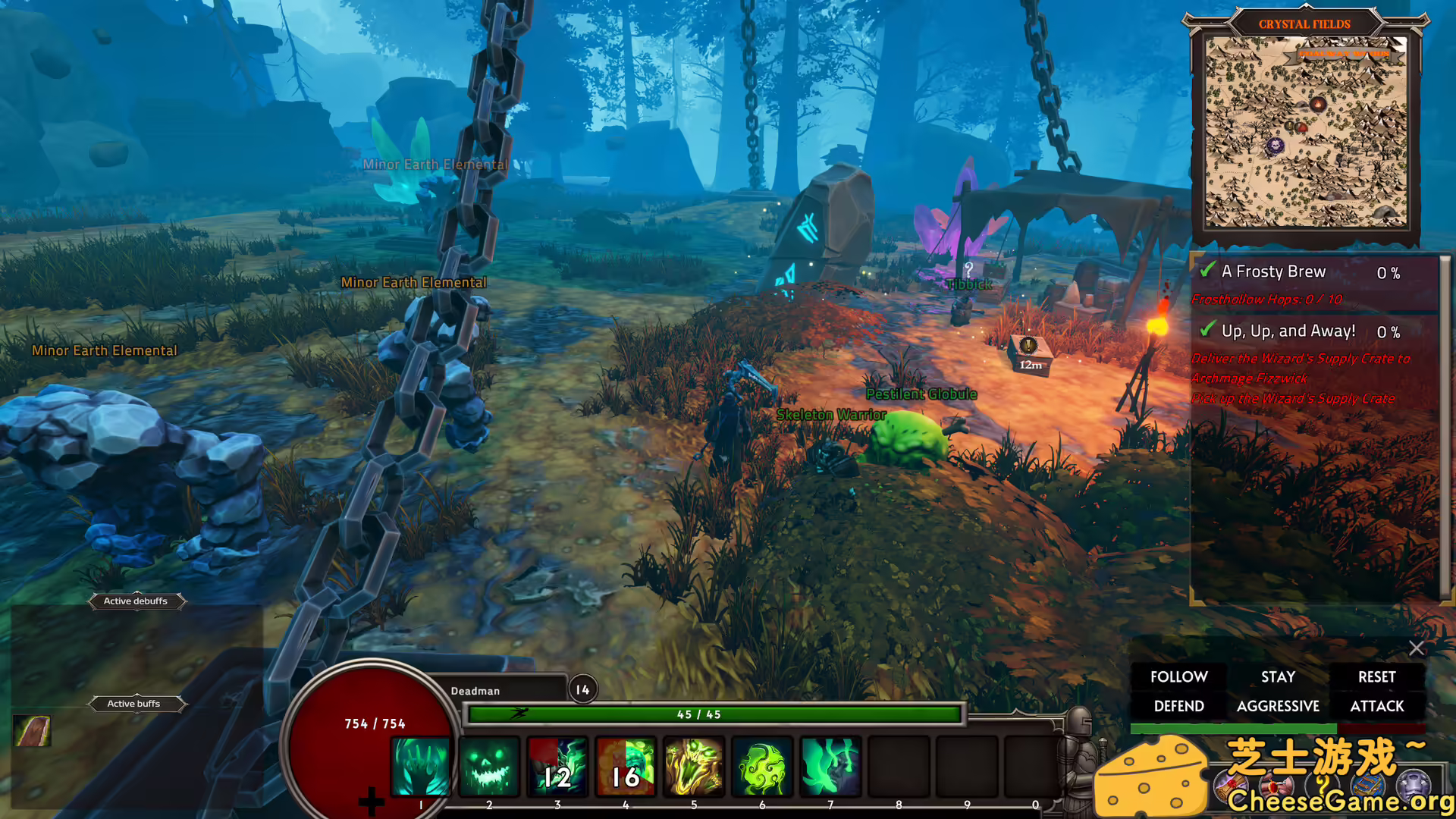Command the pet to Follow
The height and width of the screenshot is (819, 1456).
[1178, 676]
